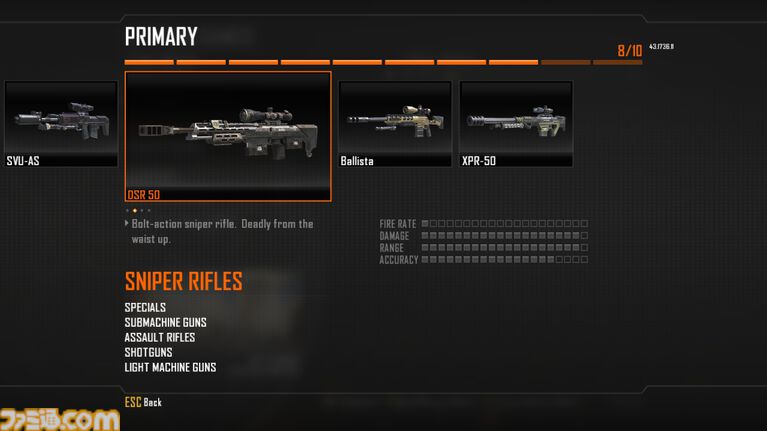Switch to Submachine Guns category
767x431 pixels.
(166, 322)
